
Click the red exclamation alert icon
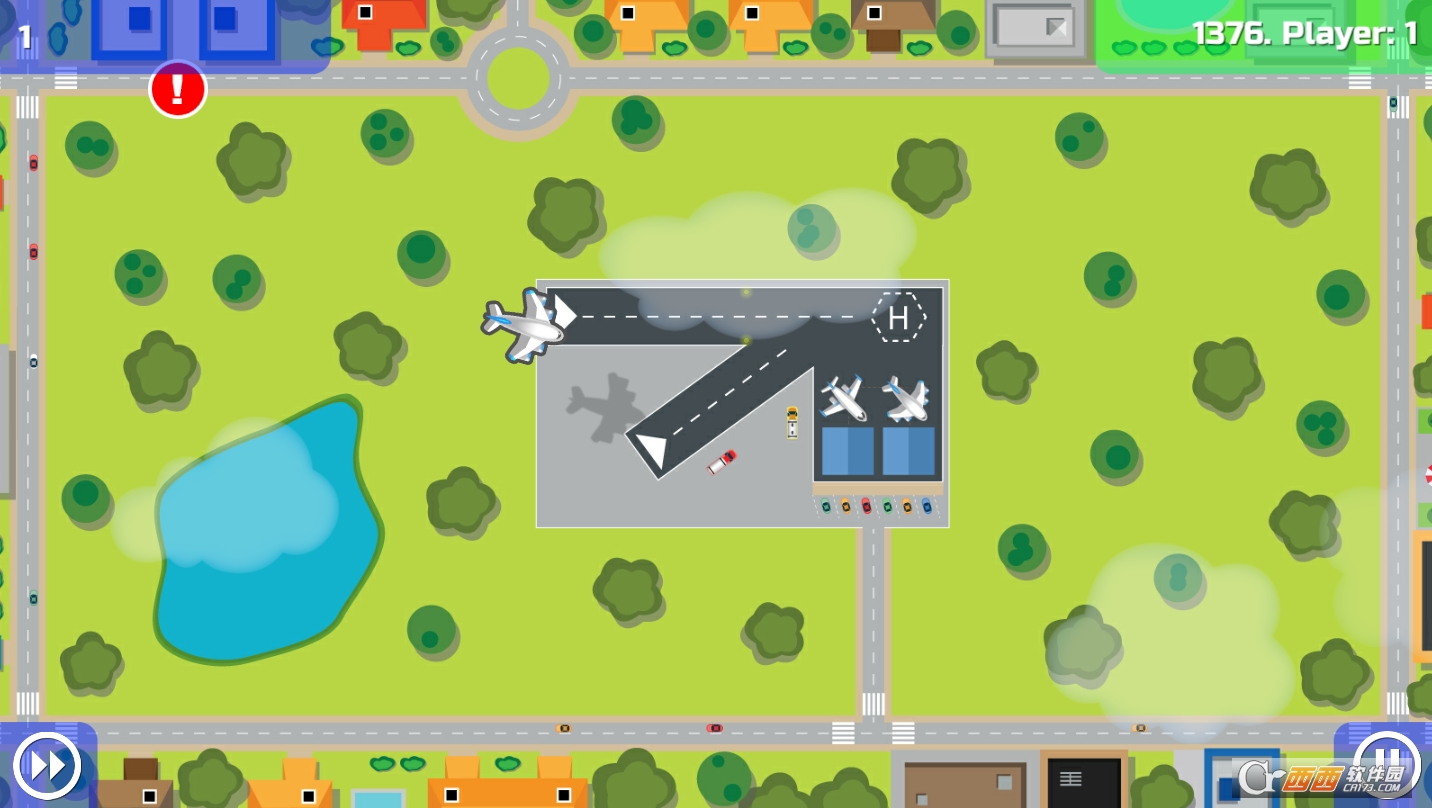click(177, 89)
